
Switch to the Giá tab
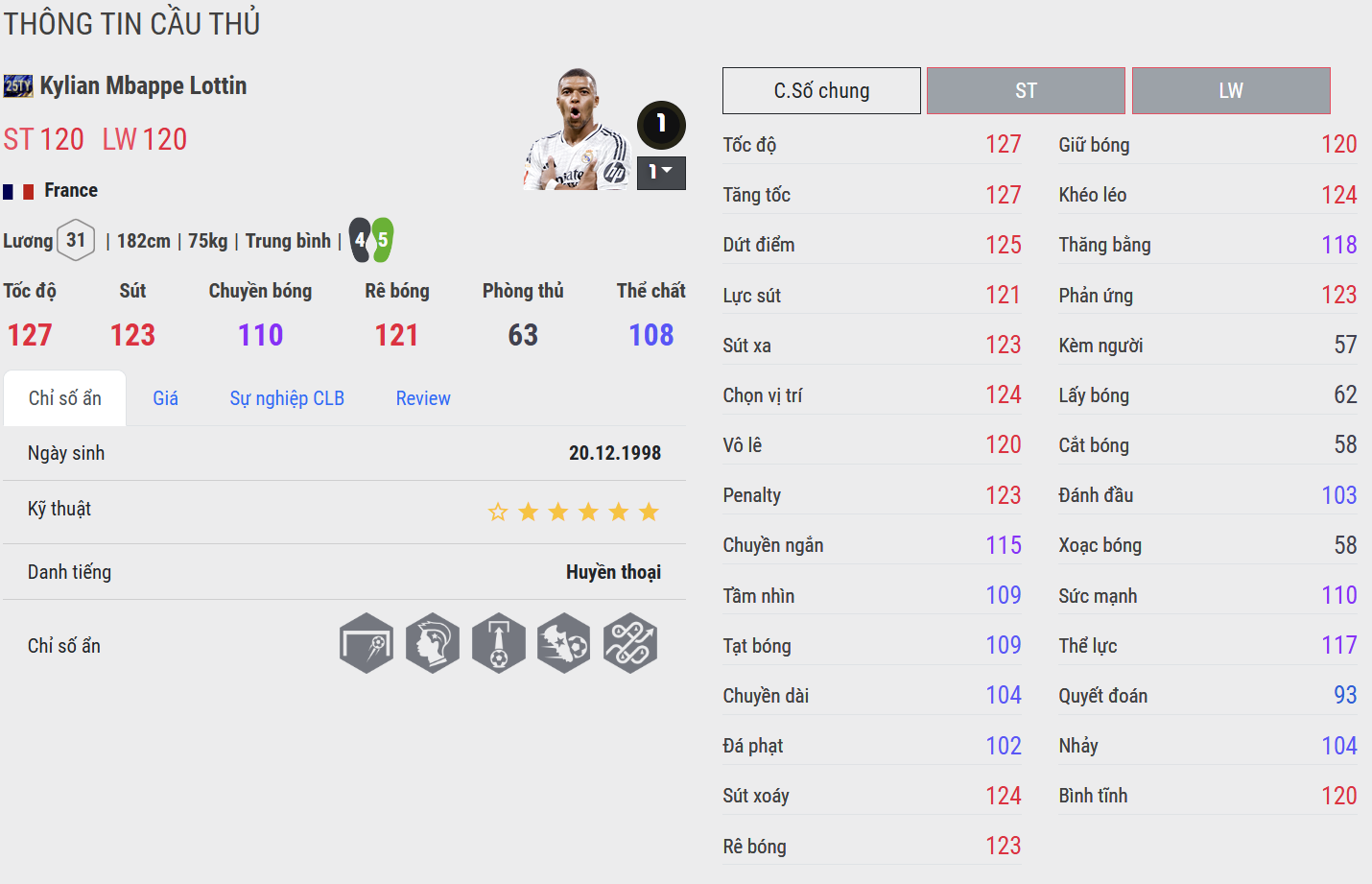coord(165,398)
